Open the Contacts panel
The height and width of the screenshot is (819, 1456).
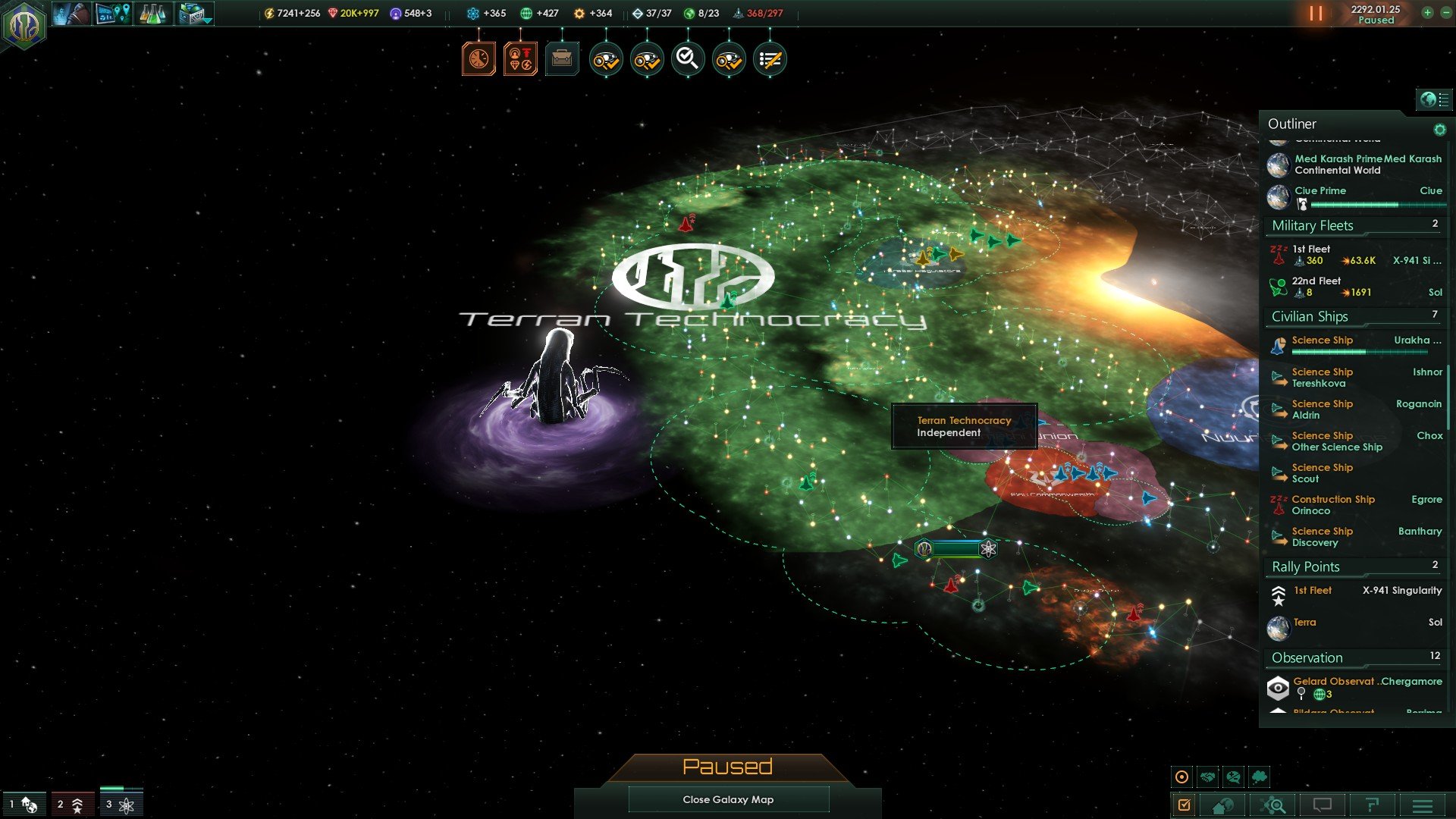click(72, 14)
